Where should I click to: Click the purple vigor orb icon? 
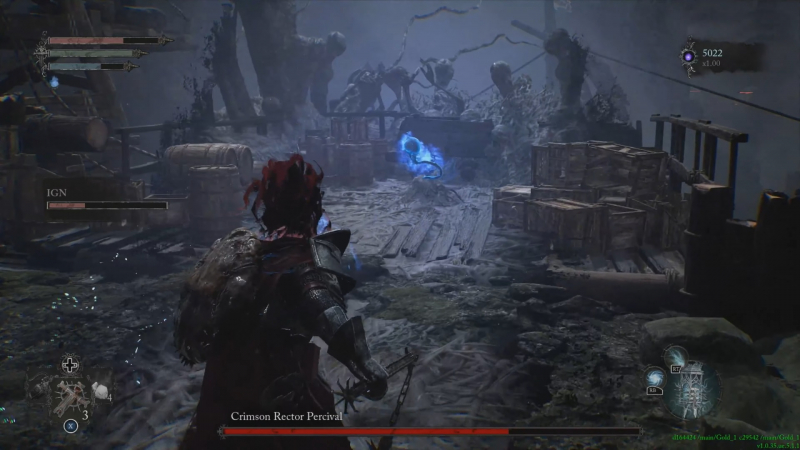click(690, 57)
